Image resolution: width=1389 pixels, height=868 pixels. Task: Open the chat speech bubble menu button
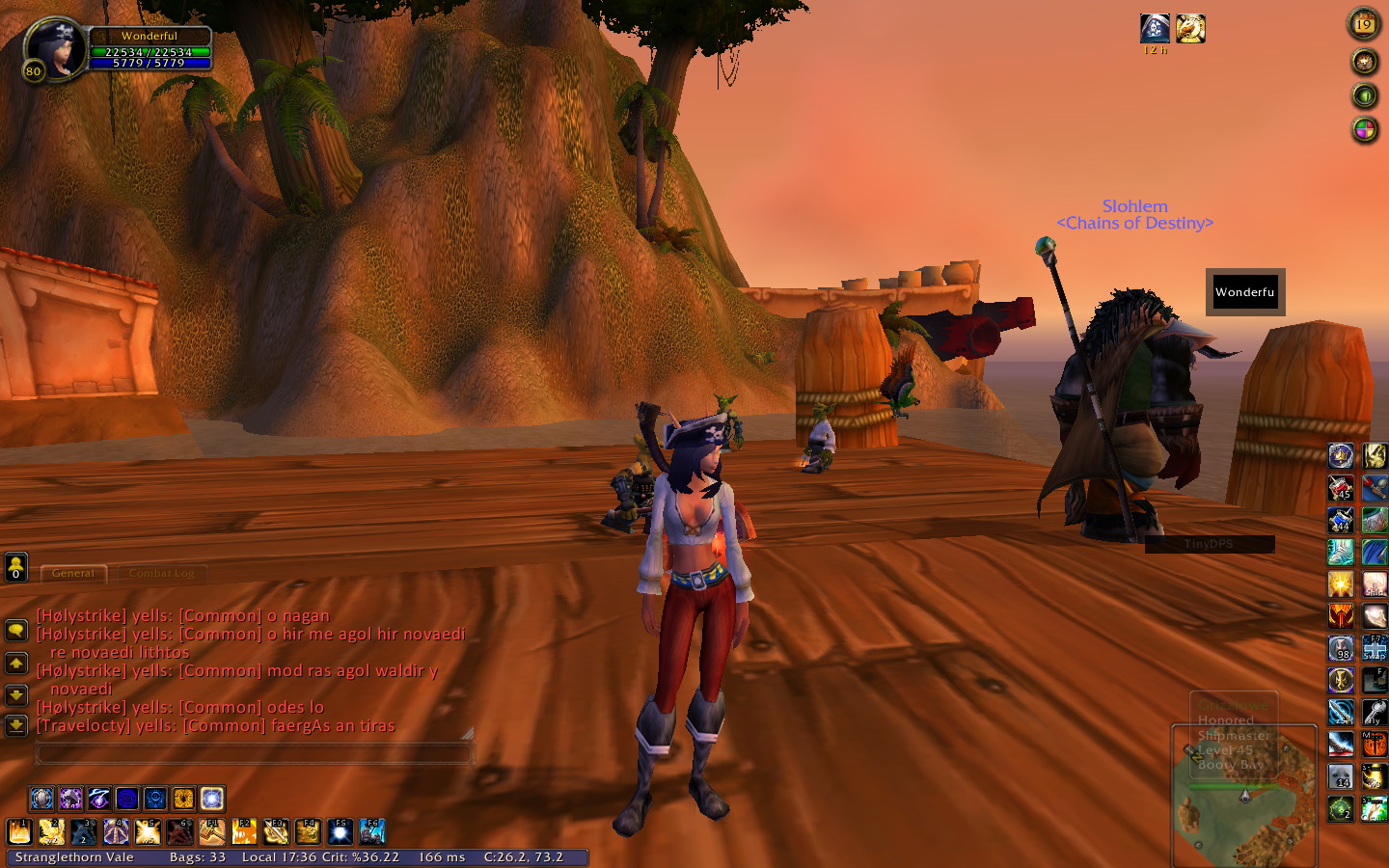pos(16,631)
